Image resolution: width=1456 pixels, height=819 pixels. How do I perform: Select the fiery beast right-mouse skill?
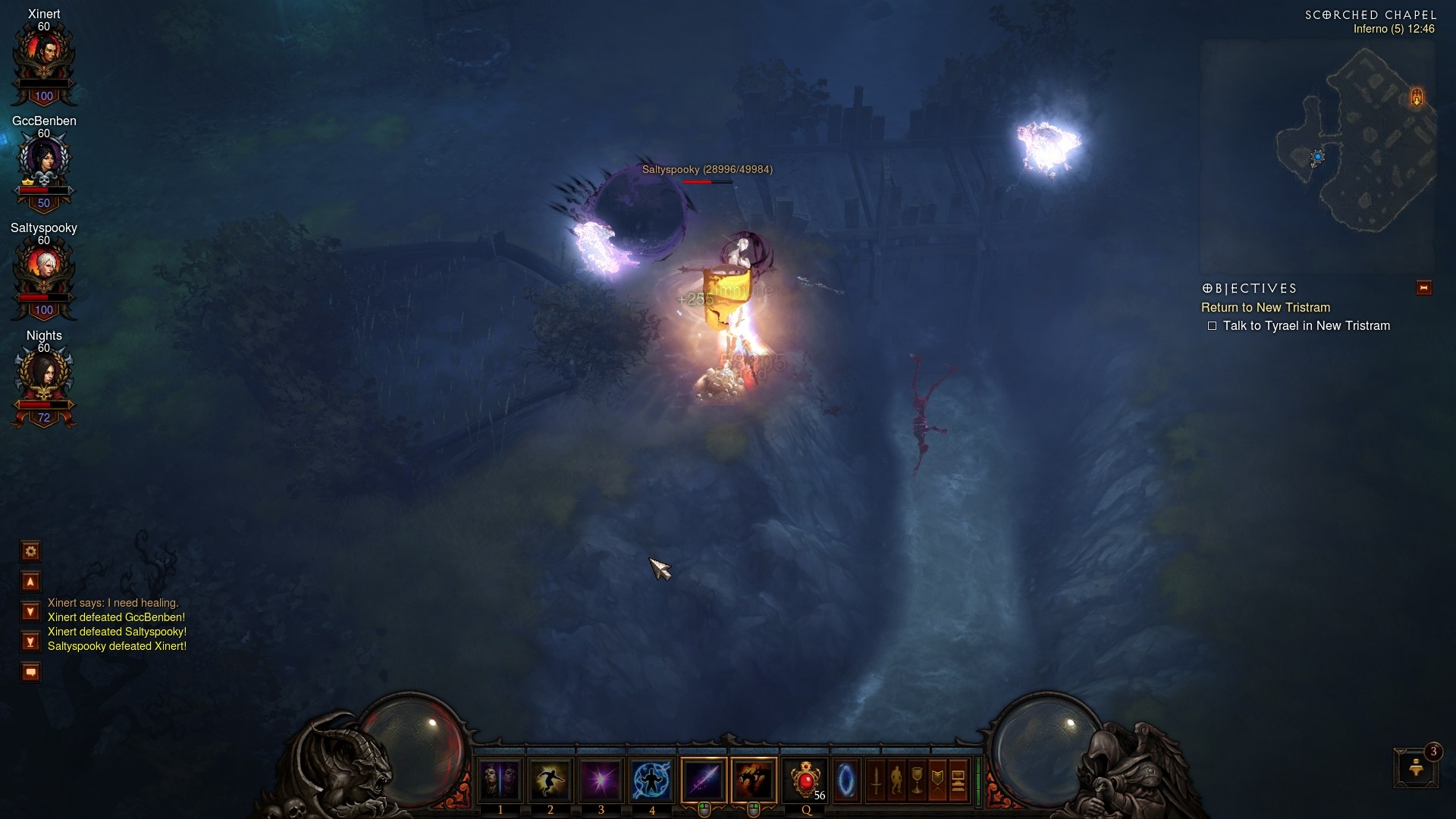(x=754, y=780)
